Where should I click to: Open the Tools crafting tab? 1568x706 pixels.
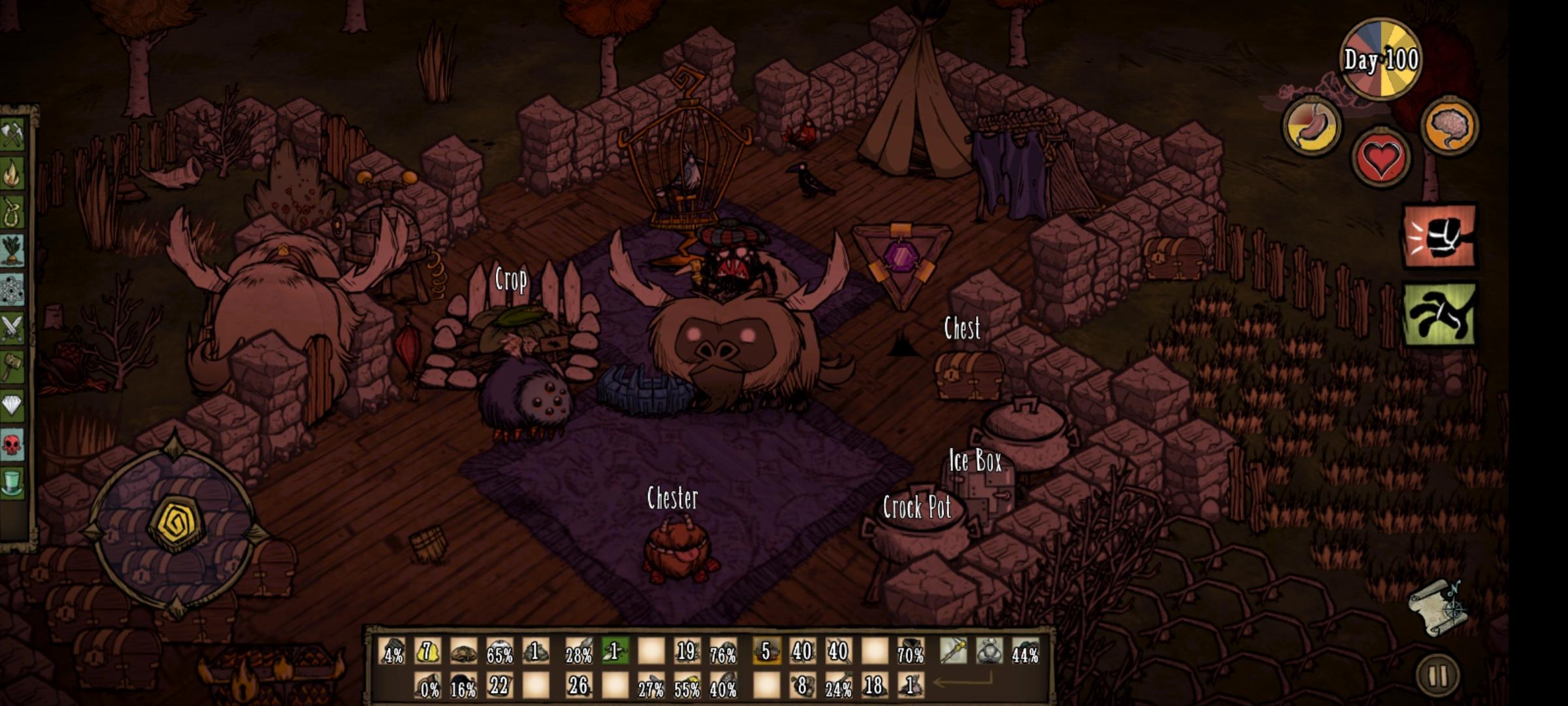[x=12, y=135]
